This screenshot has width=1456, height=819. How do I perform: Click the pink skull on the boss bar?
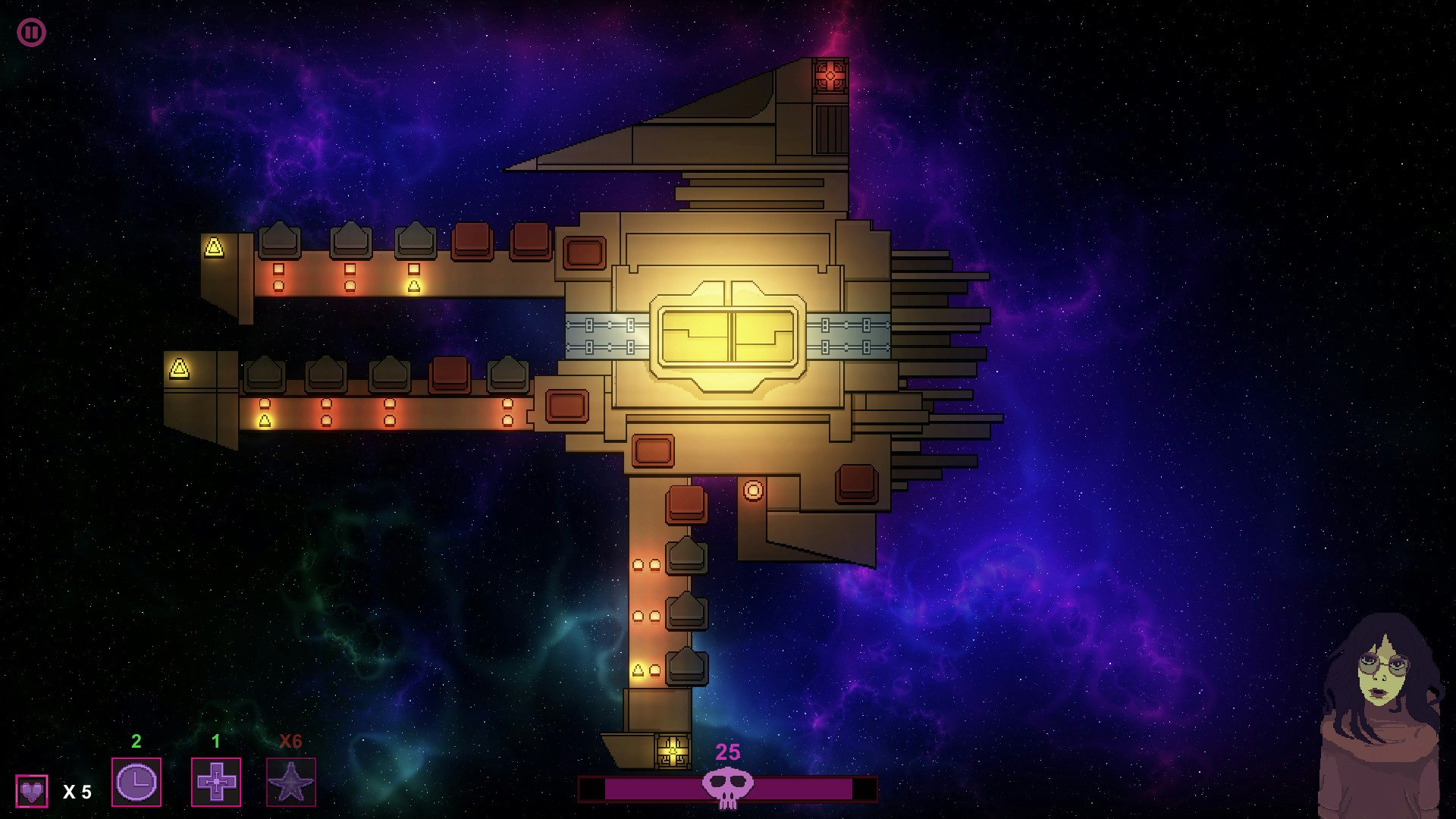[x=730, y=786]
